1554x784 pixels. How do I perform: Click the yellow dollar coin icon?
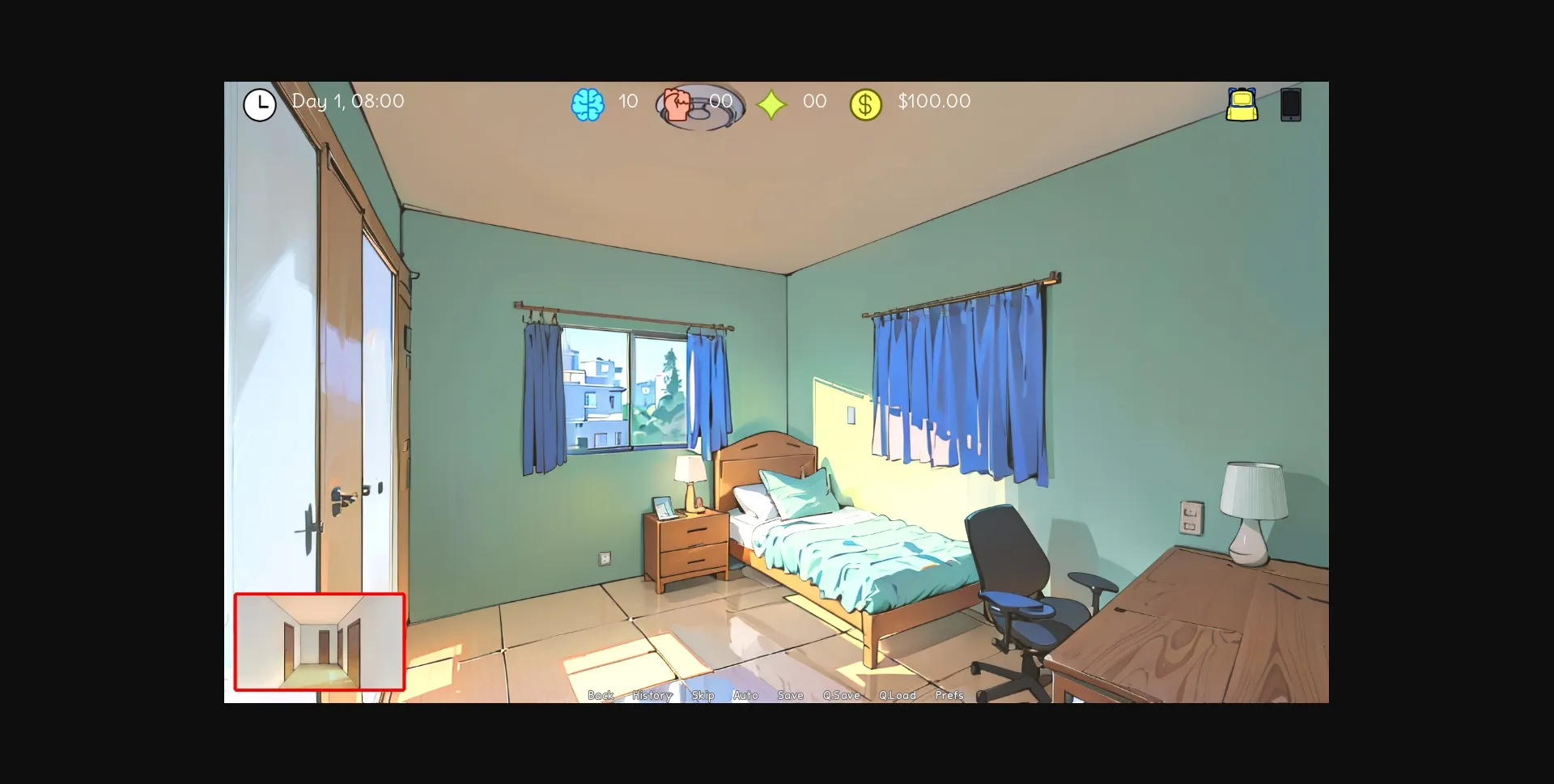pyautogui.click(x=866, y=103)
